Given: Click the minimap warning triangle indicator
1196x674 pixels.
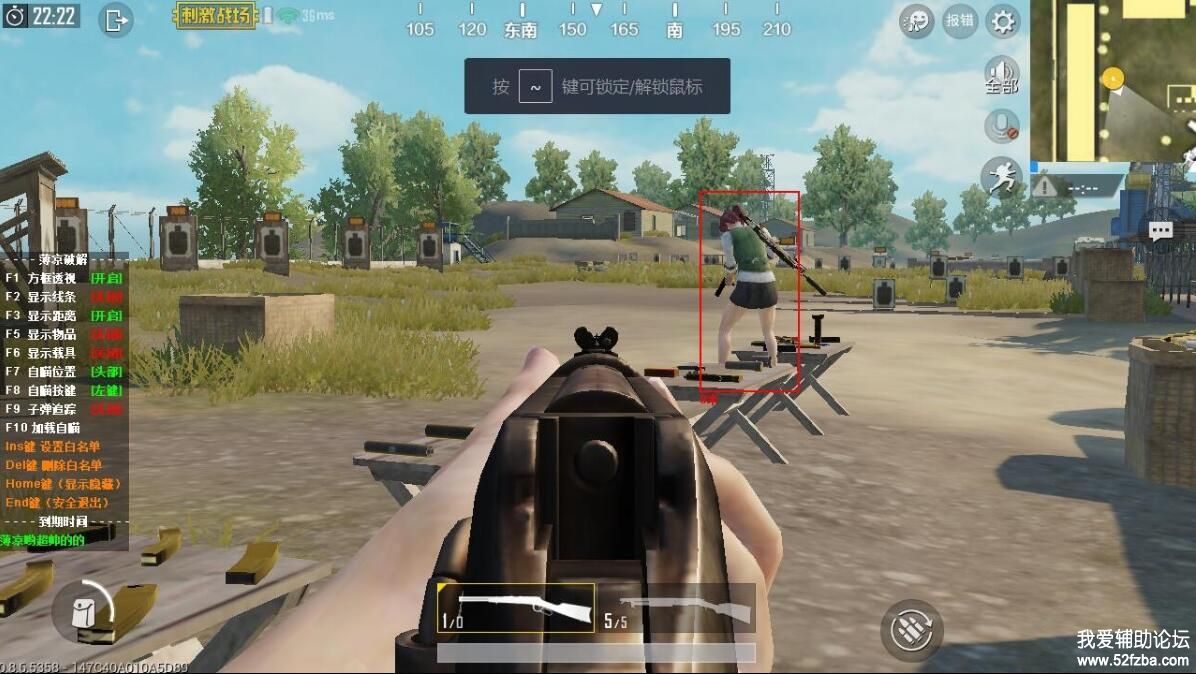Looking at the screenshot, I should pos(1045,186).
